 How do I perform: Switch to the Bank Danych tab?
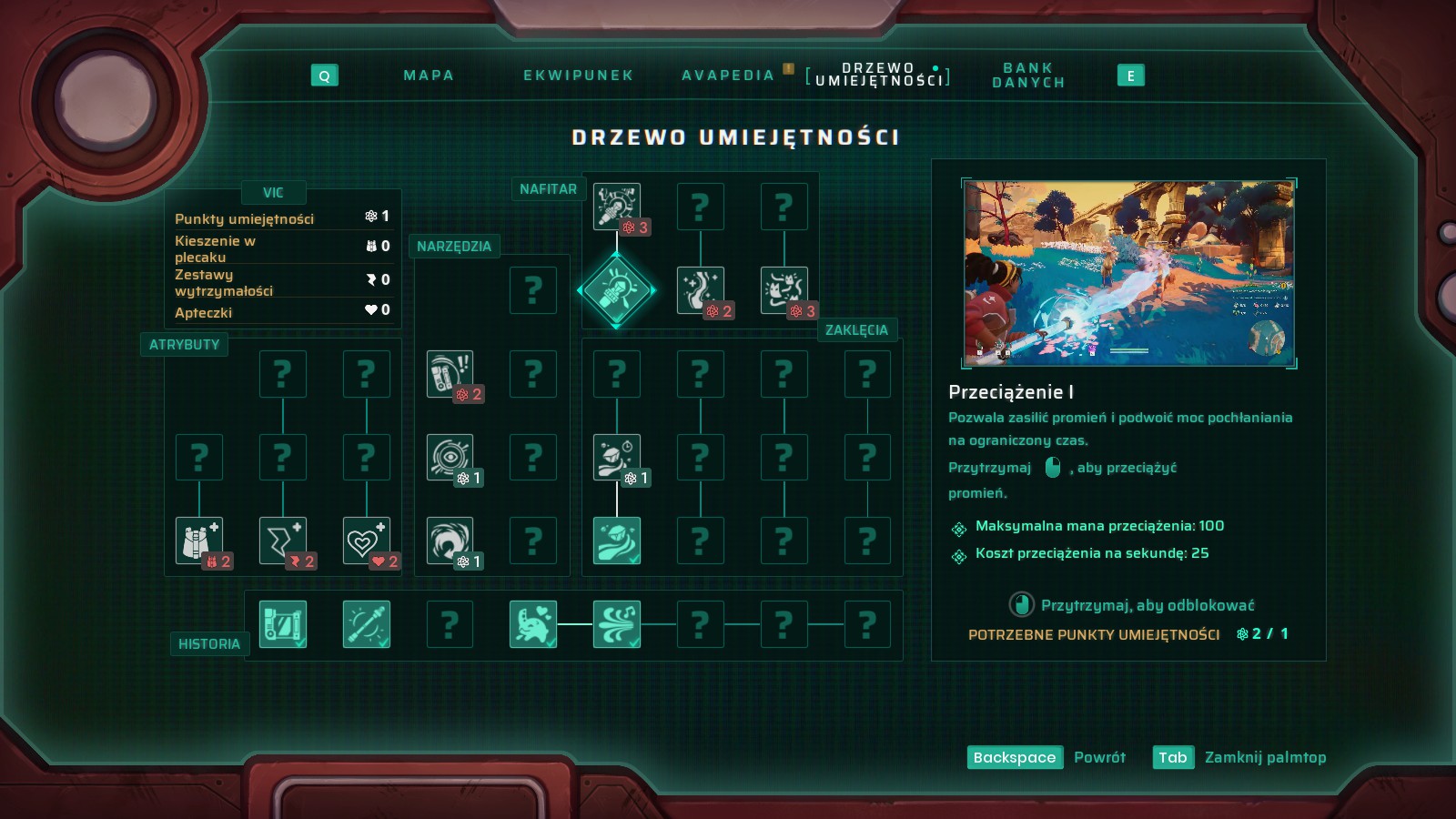[1028, 76]
